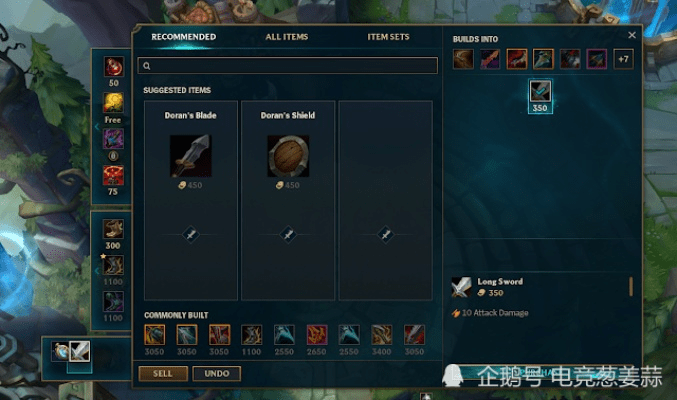Choose the Doran's Shield item
Image resolution: width=677 pixels, height=400 pixels.
288,155
